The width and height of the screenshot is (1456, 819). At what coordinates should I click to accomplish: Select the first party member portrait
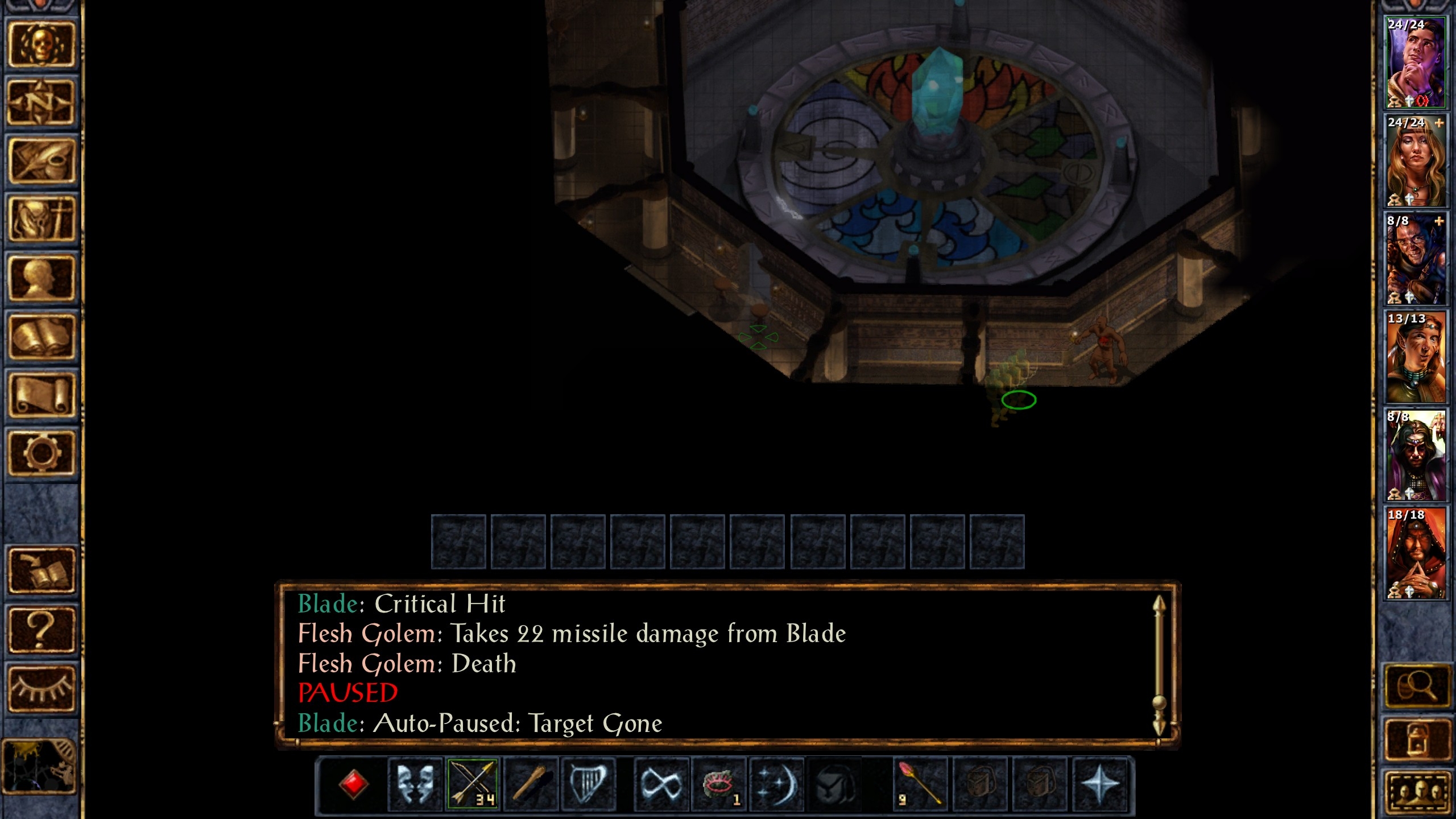[x=1415, y=63]
